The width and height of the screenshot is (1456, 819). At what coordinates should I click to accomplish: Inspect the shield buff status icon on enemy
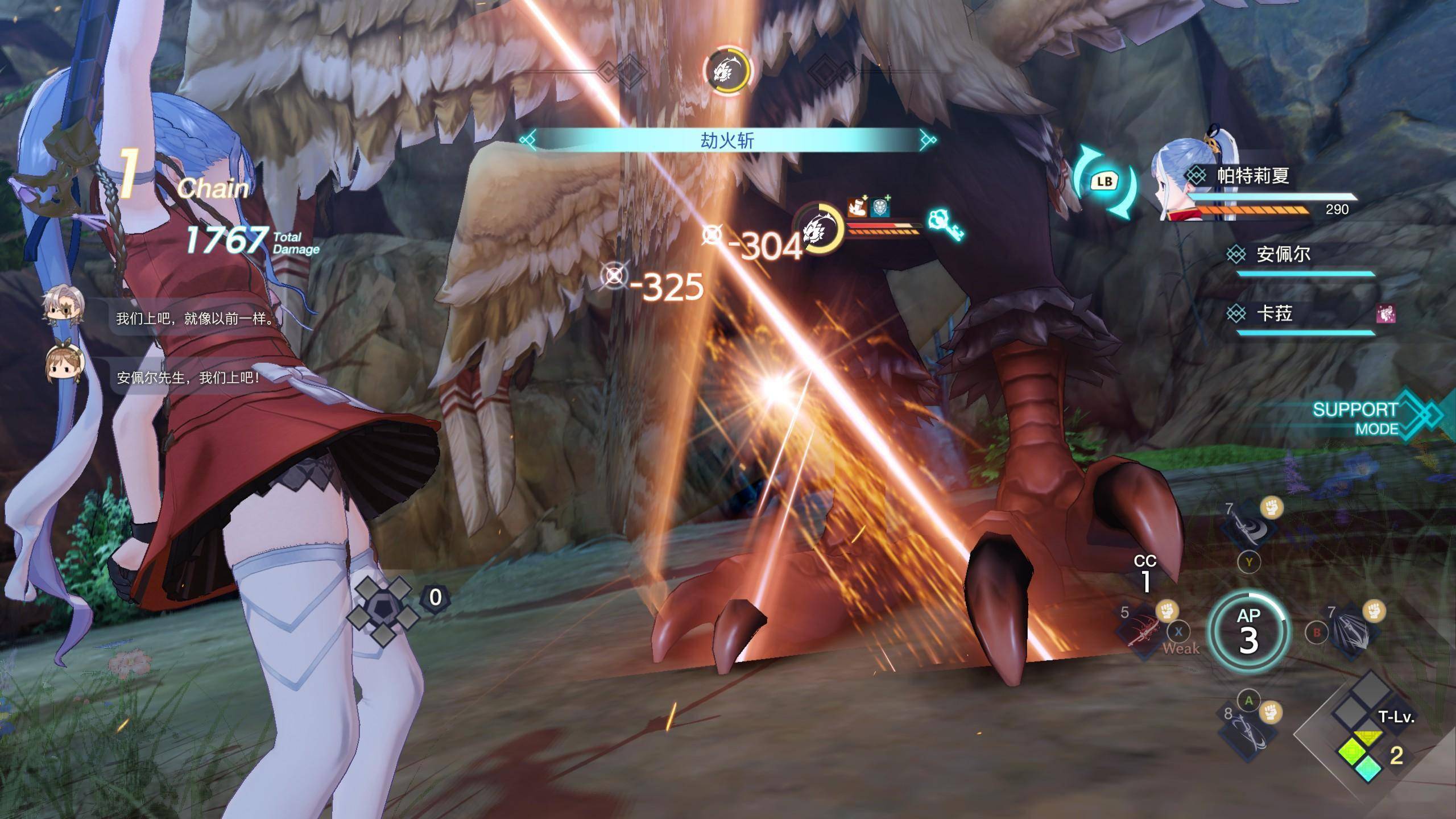[x=880, y=206]
